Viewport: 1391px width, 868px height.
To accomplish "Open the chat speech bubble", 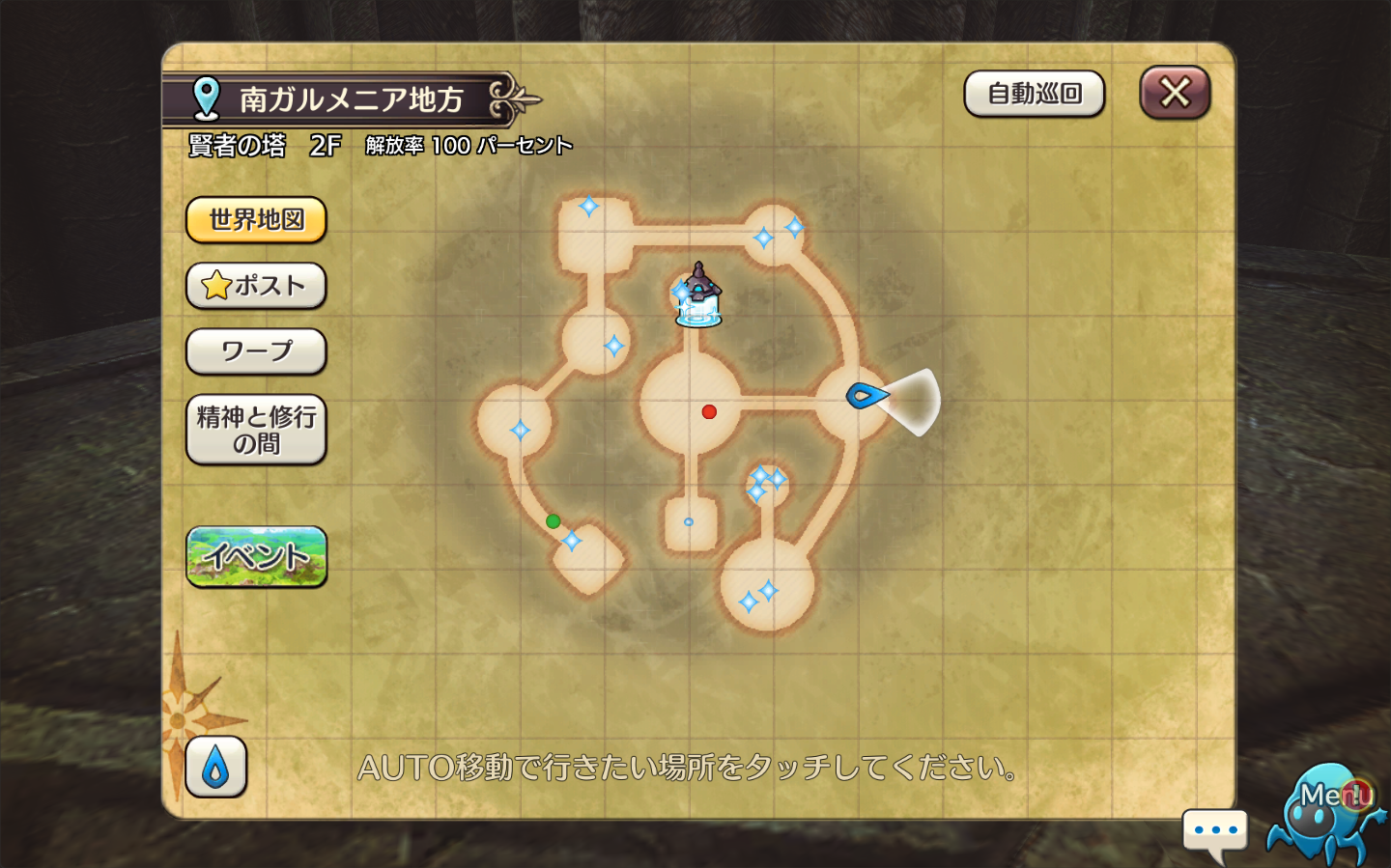I will 1215,831.
